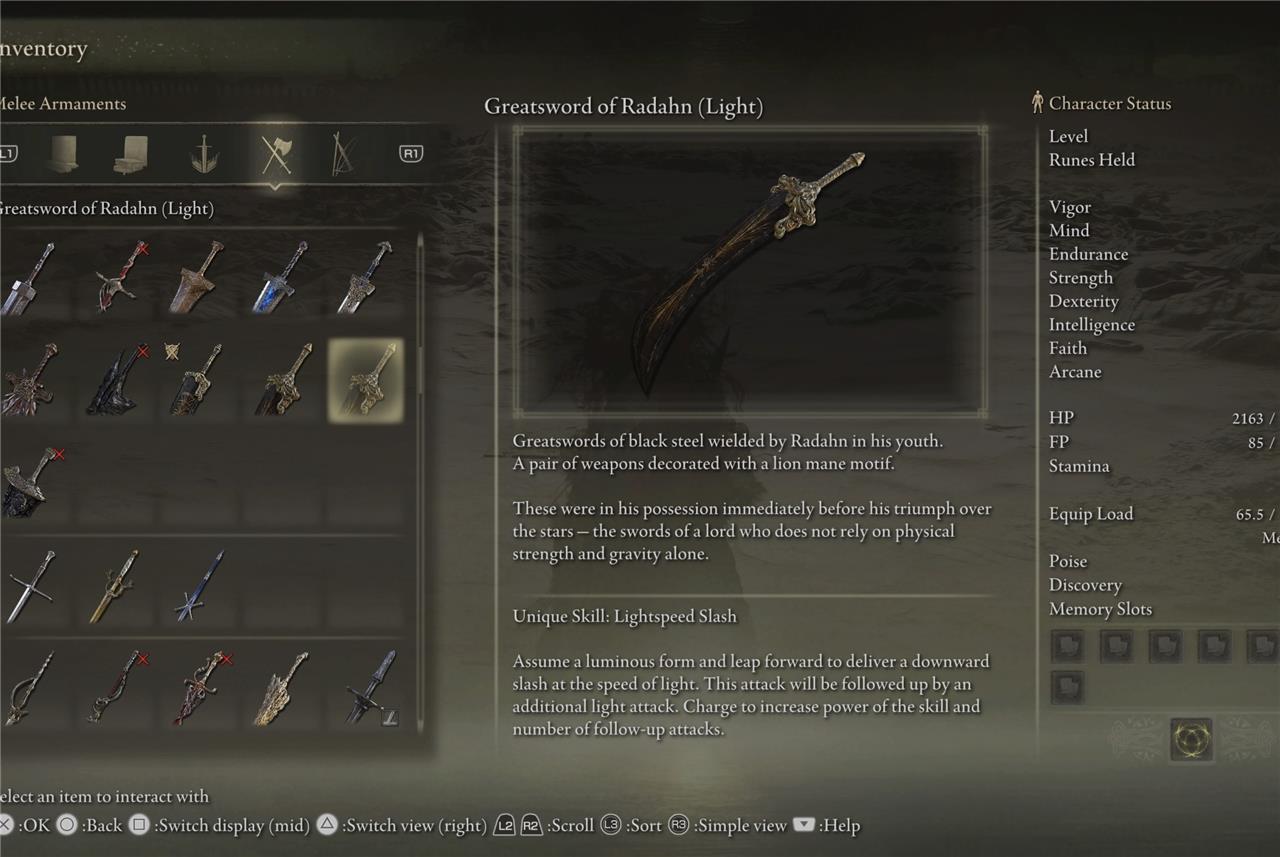The image size is (1280, 857).
Task: Choose the dark jagged greatsword marked with a red X
Action: point(118,380)
